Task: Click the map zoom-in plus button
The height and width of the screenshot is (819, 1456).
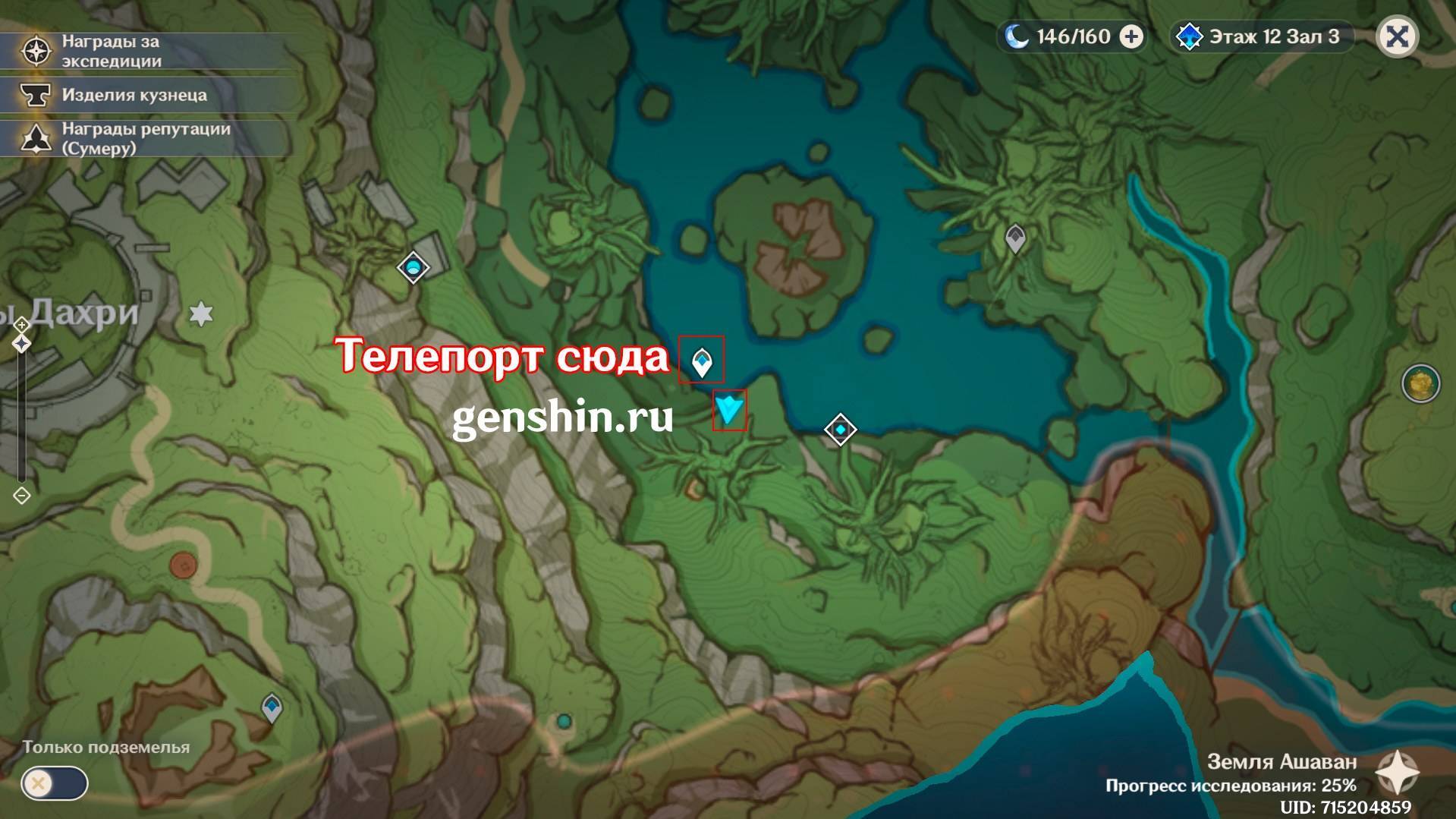Action: [x=22, y=325]
